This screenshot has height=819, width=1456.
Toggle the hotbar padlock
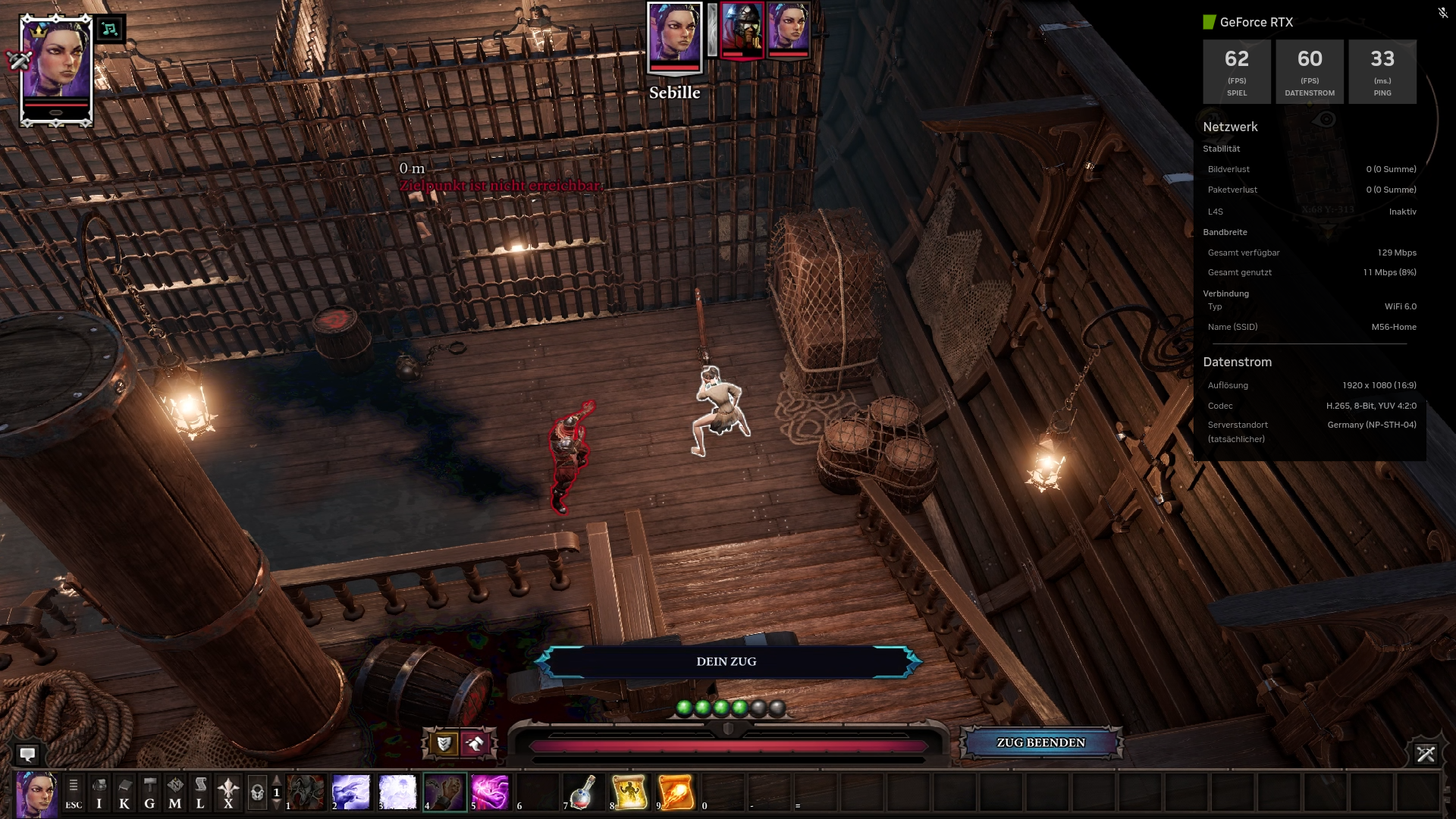[x=257, y=792]
